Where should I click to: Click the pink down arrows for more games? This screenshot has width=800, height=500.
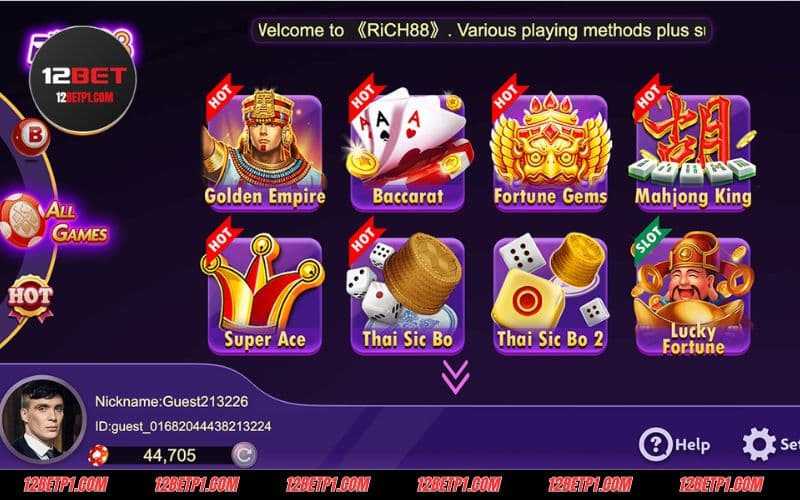(456, 376)
